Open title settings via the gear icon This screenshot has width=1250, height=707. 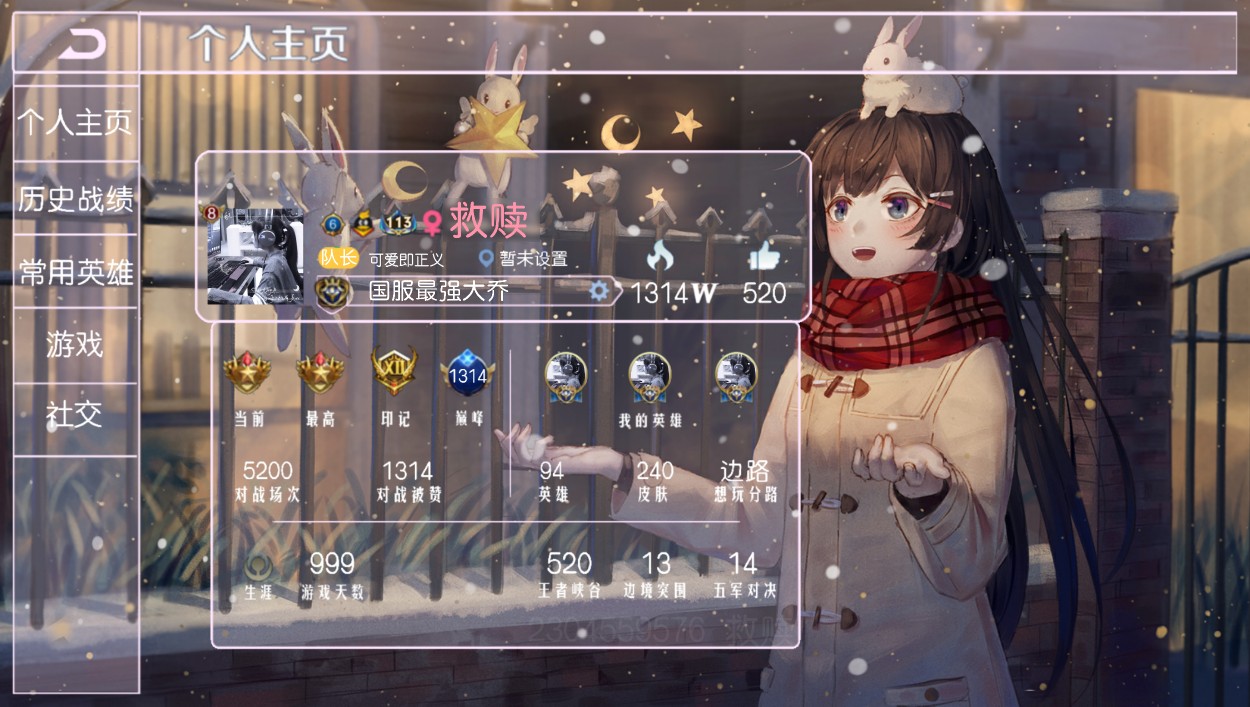[x=598, y=291]
